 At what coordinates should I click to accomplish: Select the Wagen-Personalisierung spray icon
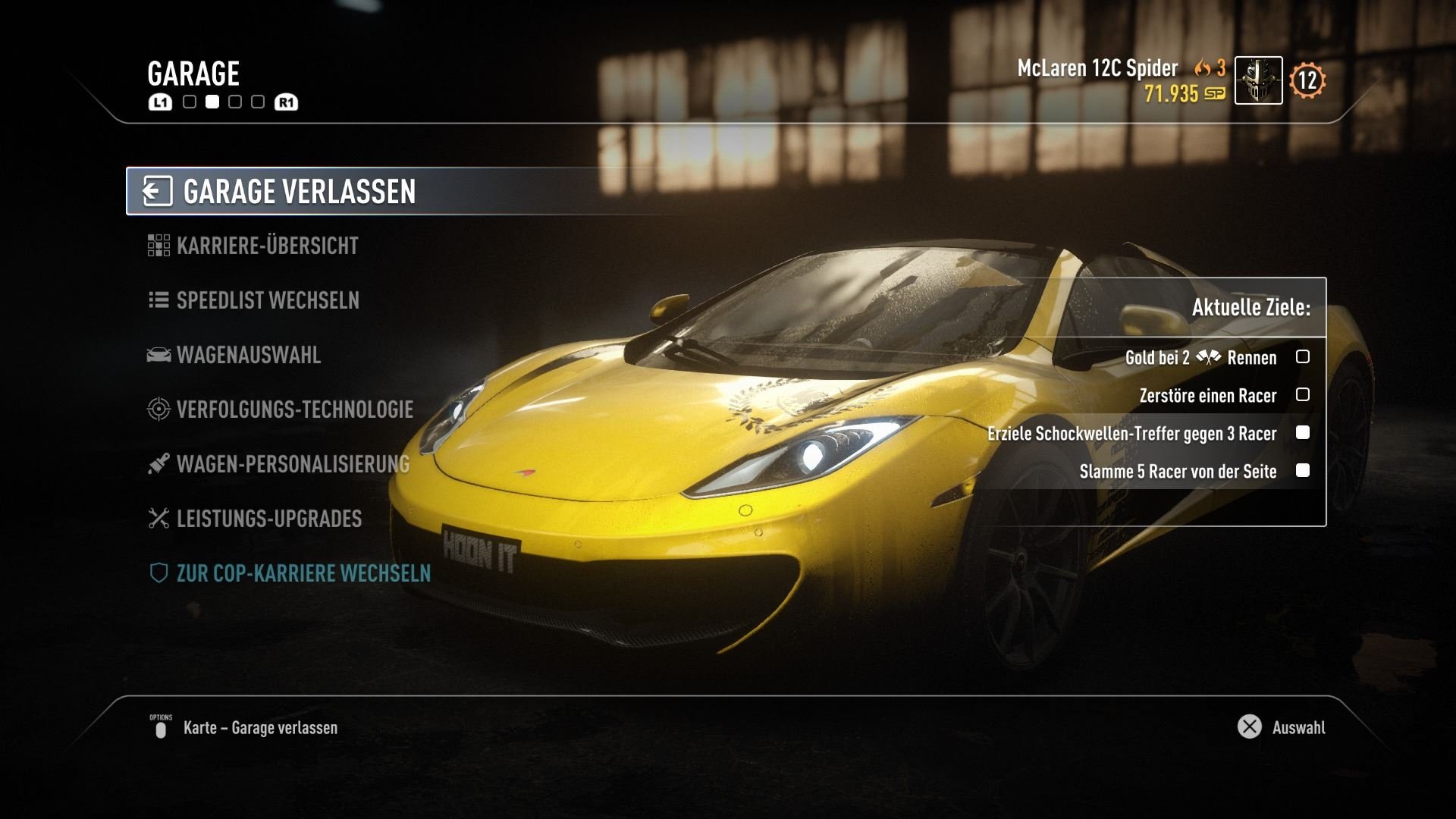158,465
